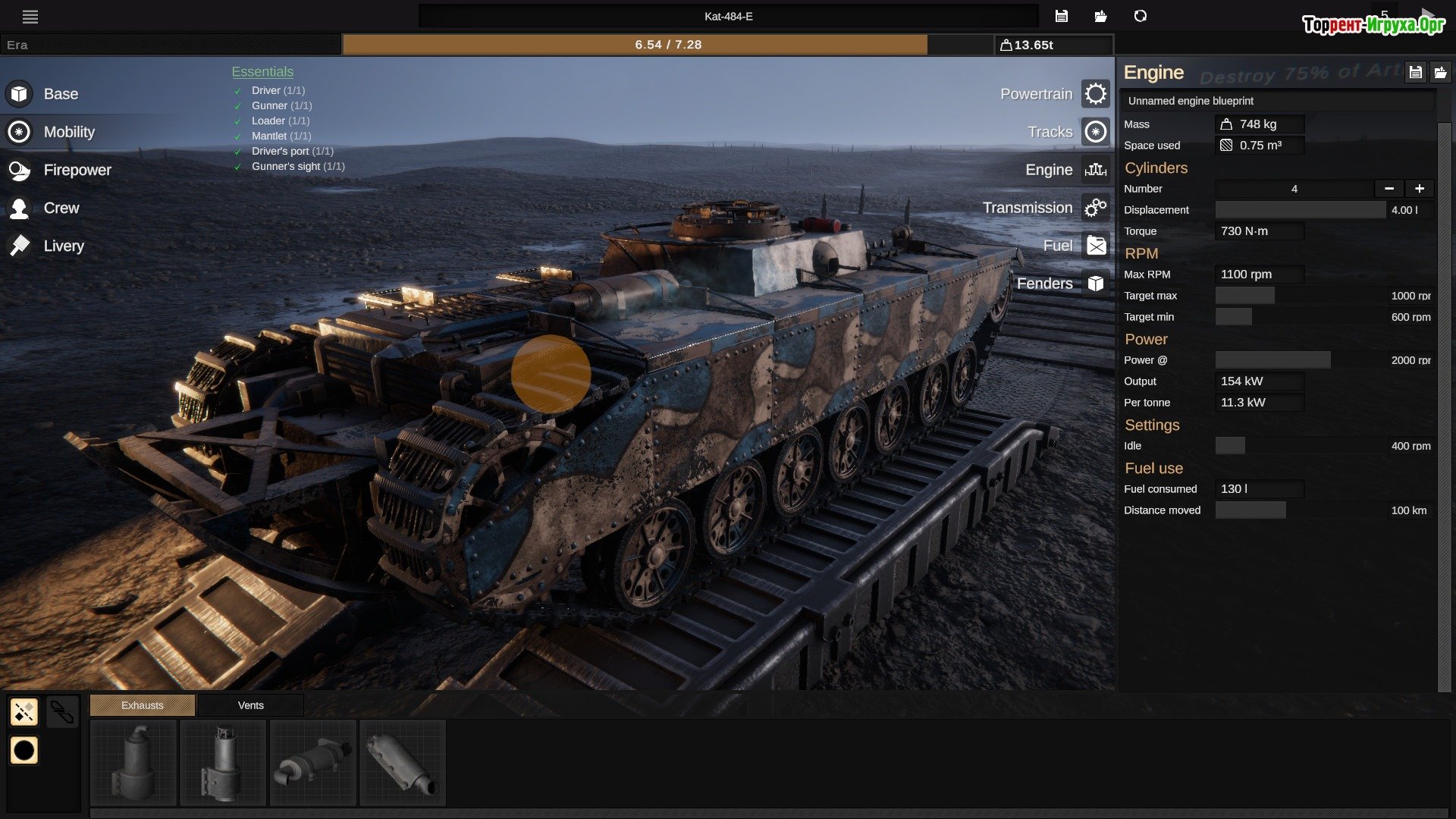Switch to the Exhausts tab
The height and width of the screenshot is (819, 1456).
coord(143,705)
